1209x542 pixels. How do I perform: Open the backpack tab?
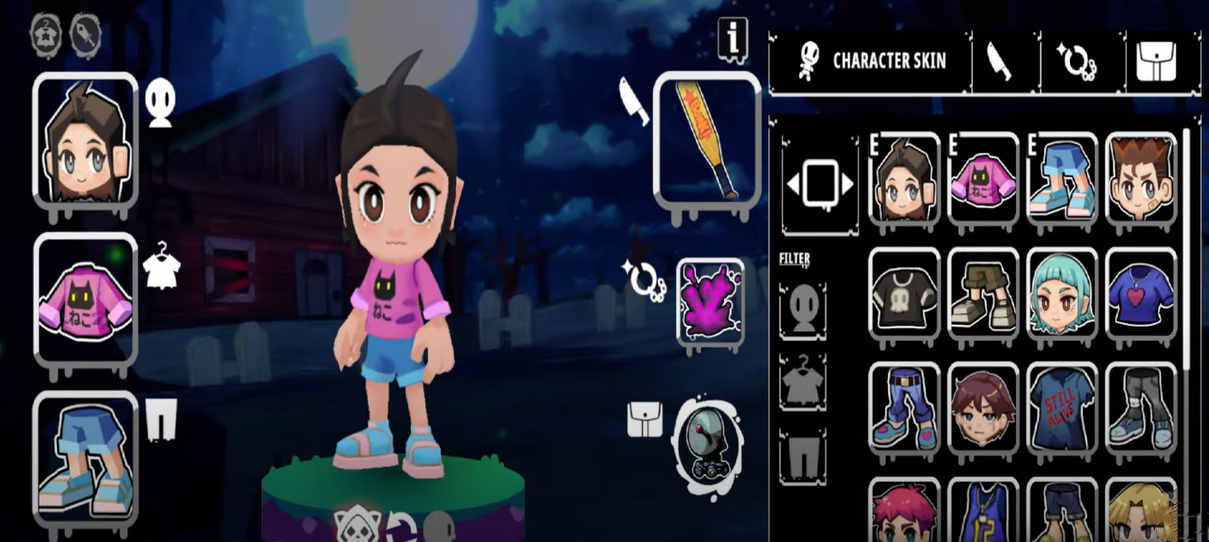pos(1156,61)
